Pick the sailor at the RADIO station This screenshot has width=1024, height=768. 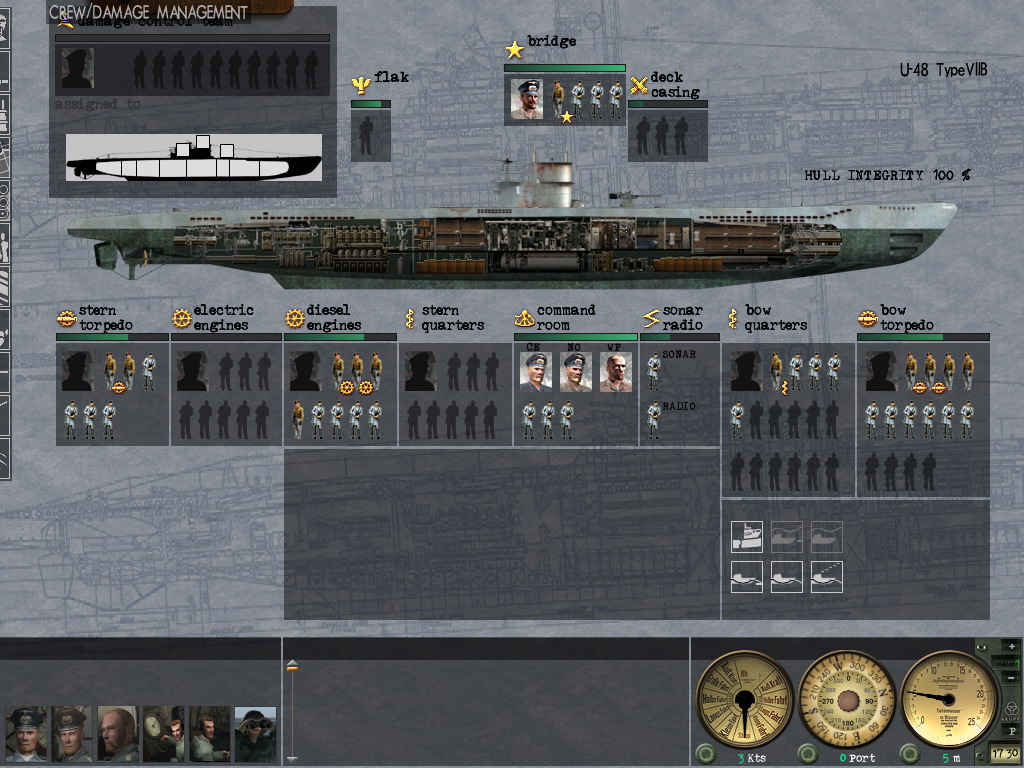point(654,420)
